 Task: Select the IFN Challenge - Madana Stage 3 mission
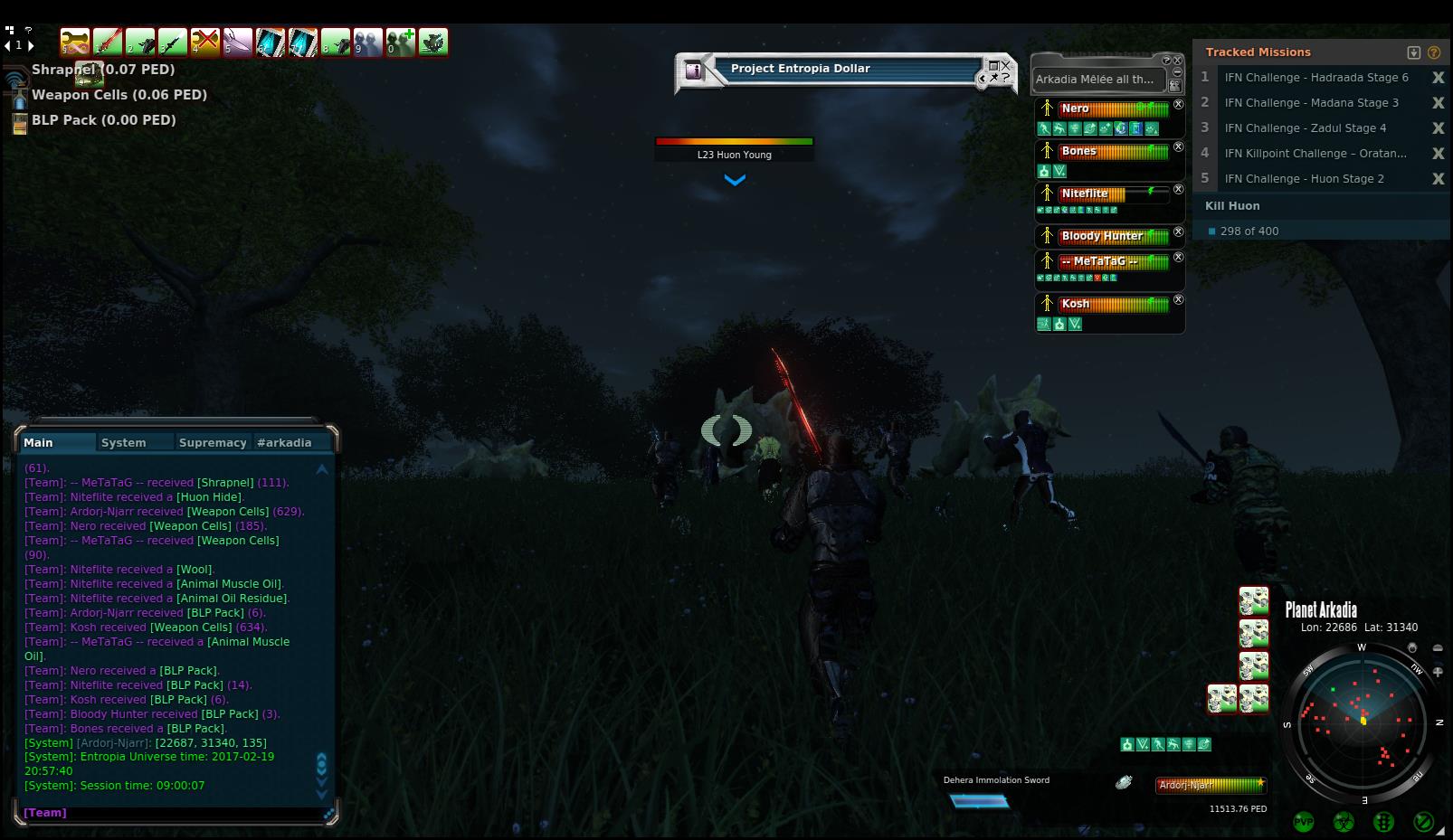[x=1311, y=103]
